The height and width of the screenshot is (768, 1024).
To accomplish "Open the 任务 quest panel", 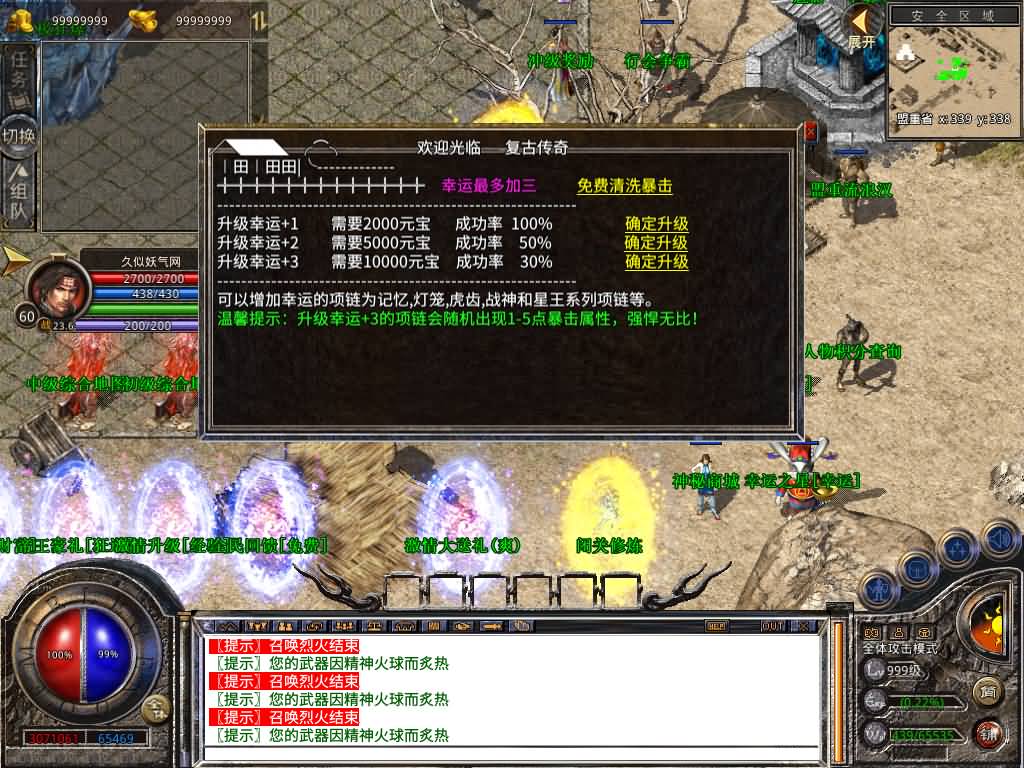I will pyautogui.click(x=19, y=76).
